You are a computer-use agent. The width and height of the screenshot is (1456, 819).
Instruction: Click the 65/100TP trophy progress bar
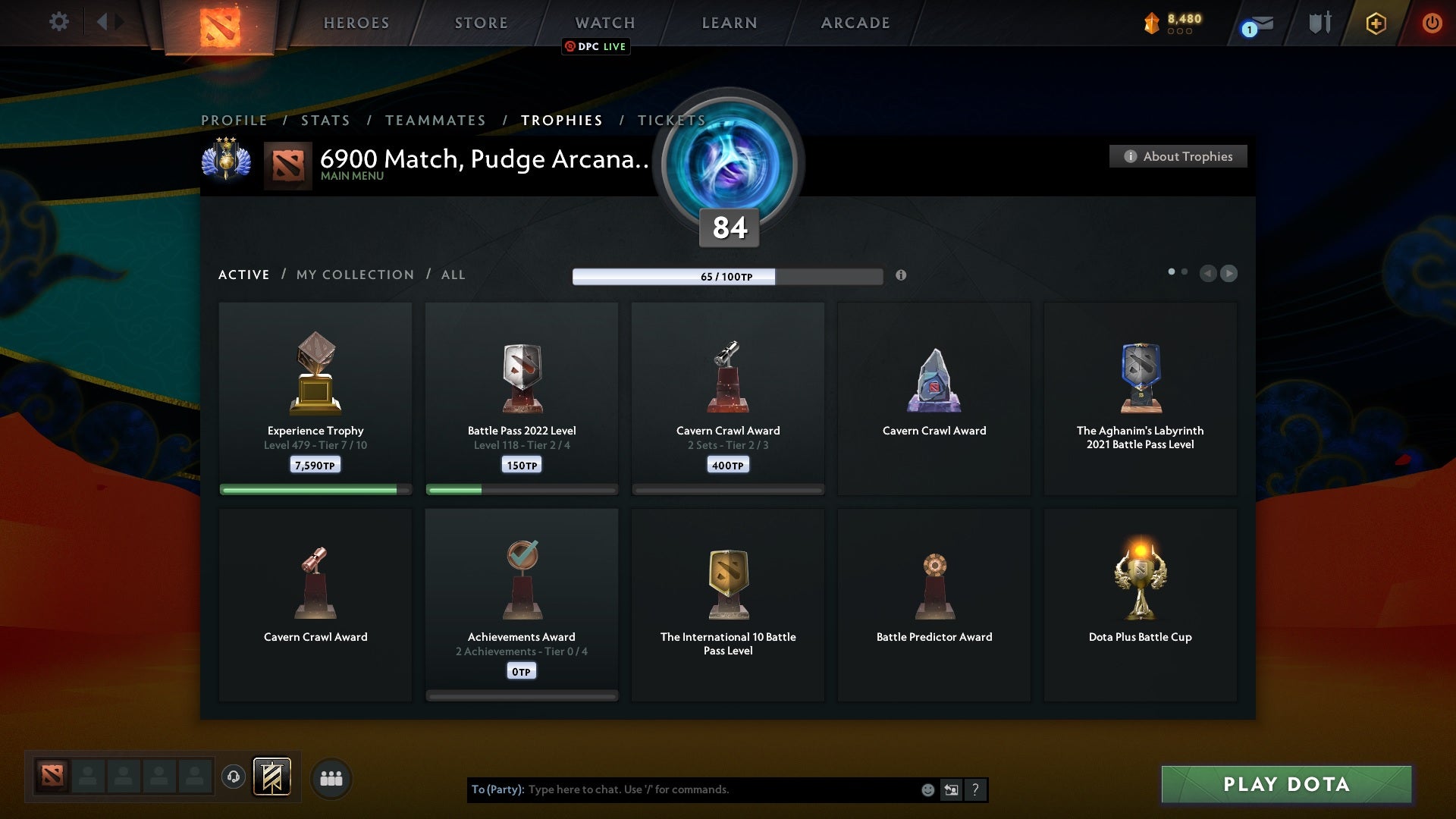(x=727, y=277)
